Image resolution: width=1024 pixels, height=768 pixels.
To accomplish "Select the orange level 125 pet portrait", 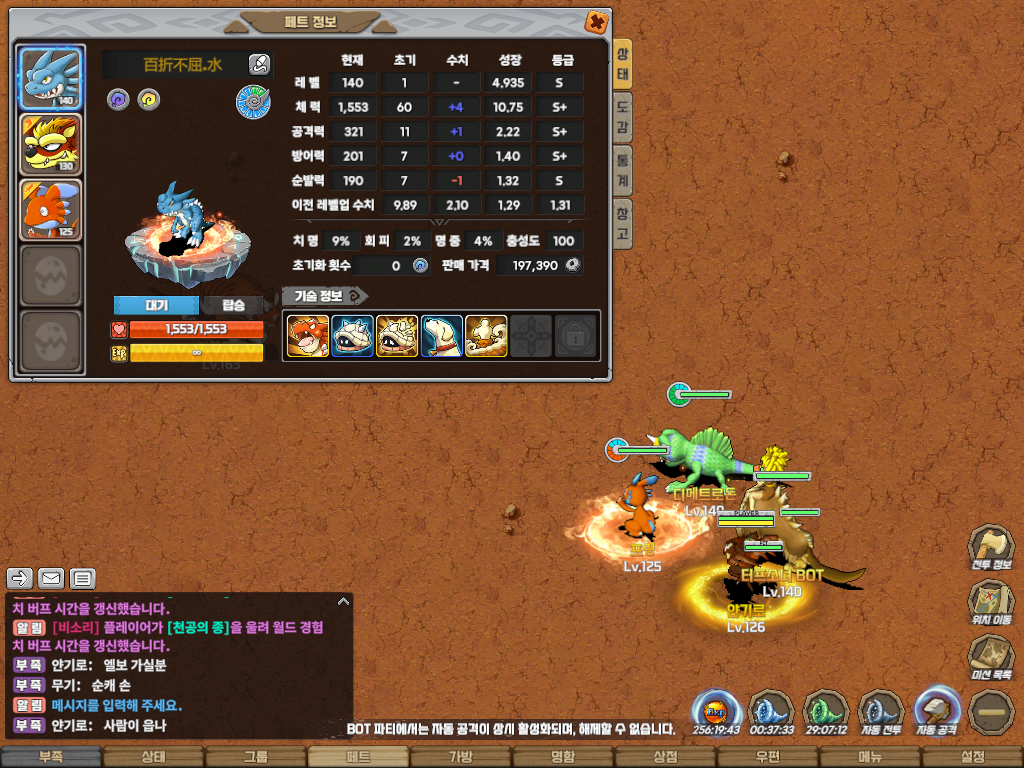I will point(51,210).
